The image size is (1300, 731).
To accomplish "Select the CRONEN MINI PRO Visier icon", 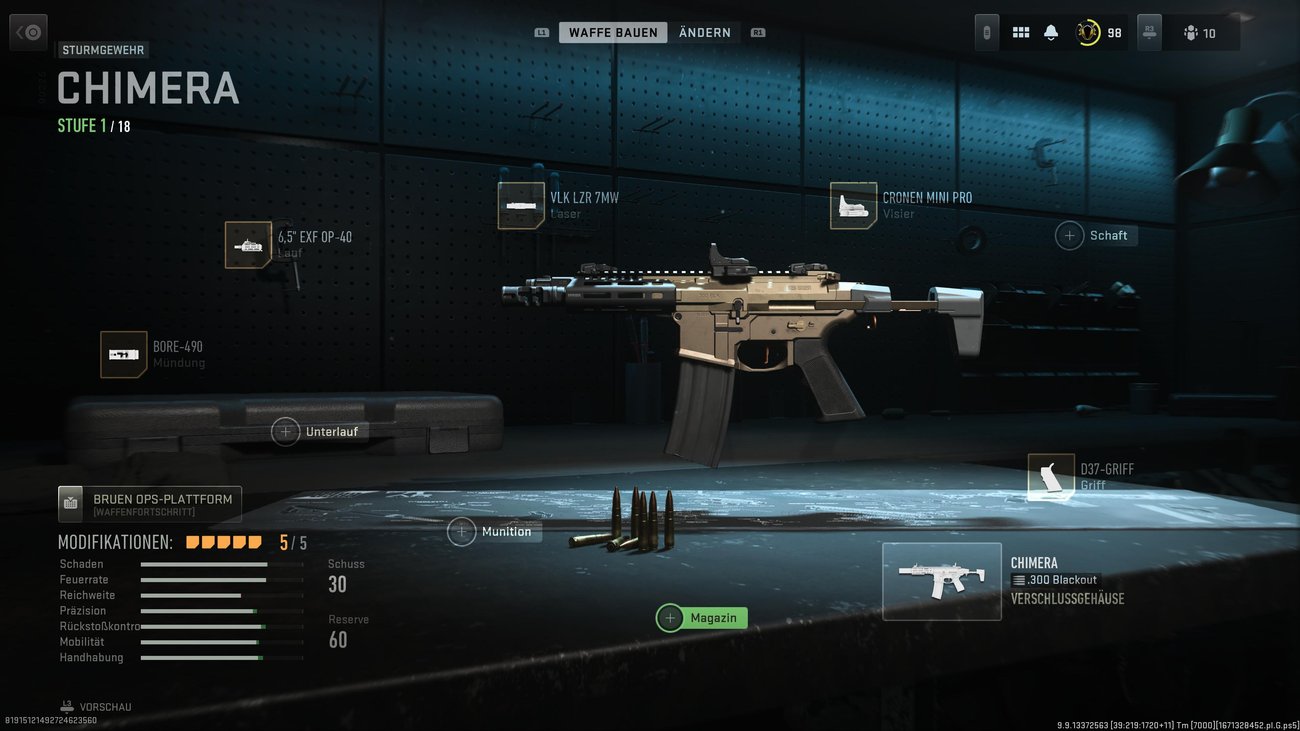I will (853, 205).
